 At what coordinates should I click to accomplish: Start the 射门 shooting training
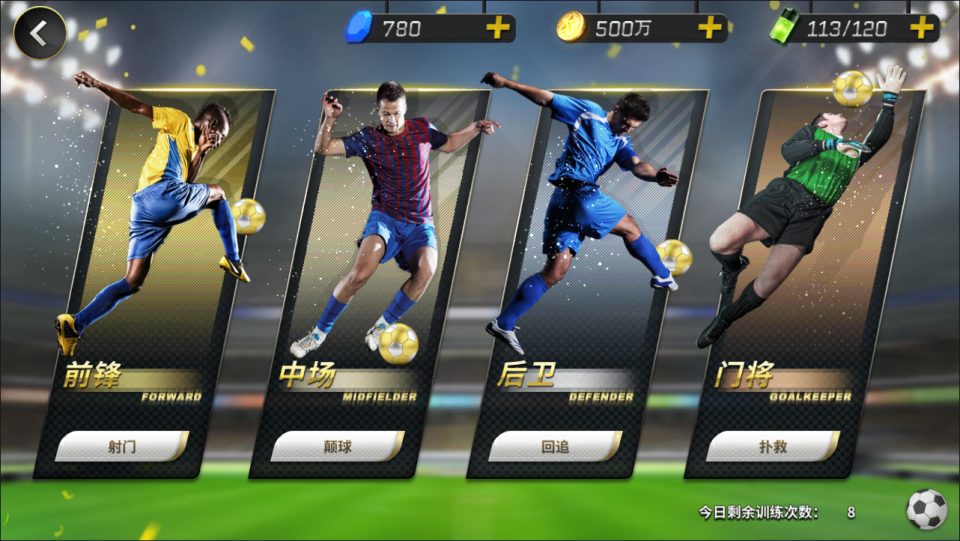click(122, 446)
